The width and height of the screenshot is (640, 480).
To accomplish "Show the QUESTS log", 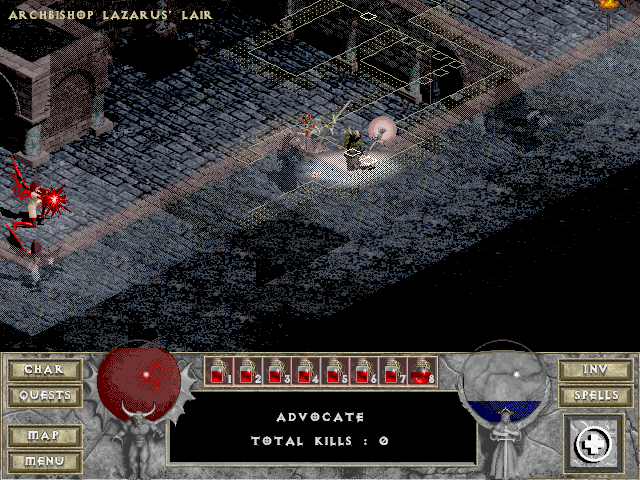I will 44,396.
